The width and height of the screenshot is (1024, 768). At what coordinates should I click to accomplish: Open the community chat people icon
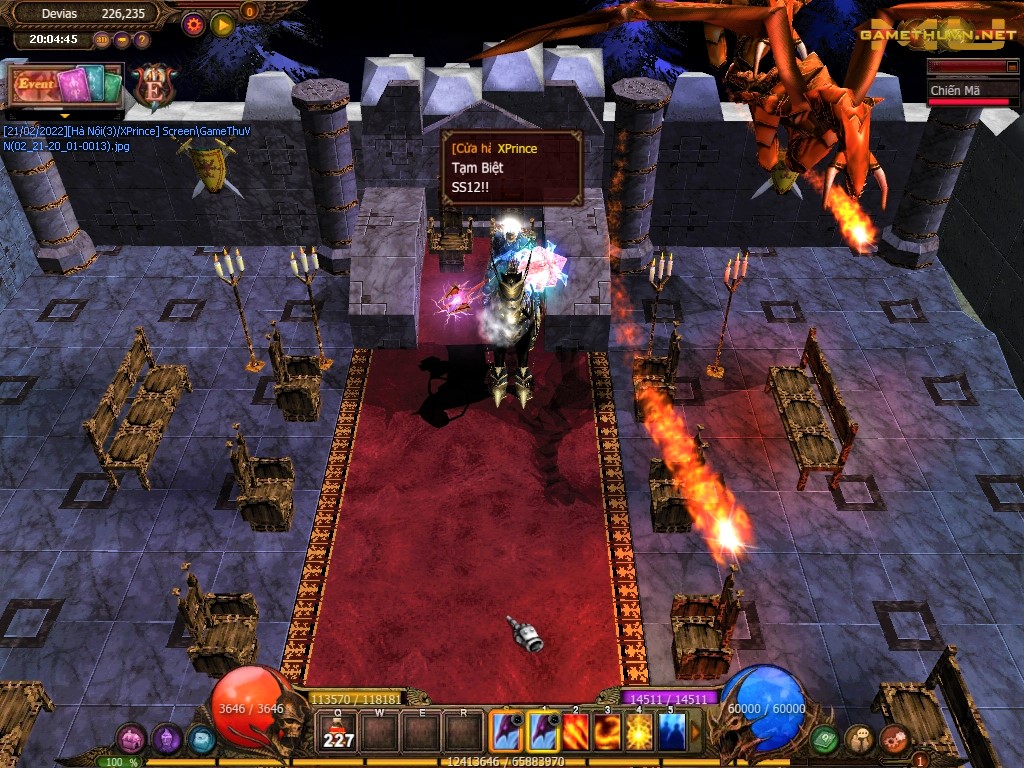pyautogui.click(x=859, y=739)
